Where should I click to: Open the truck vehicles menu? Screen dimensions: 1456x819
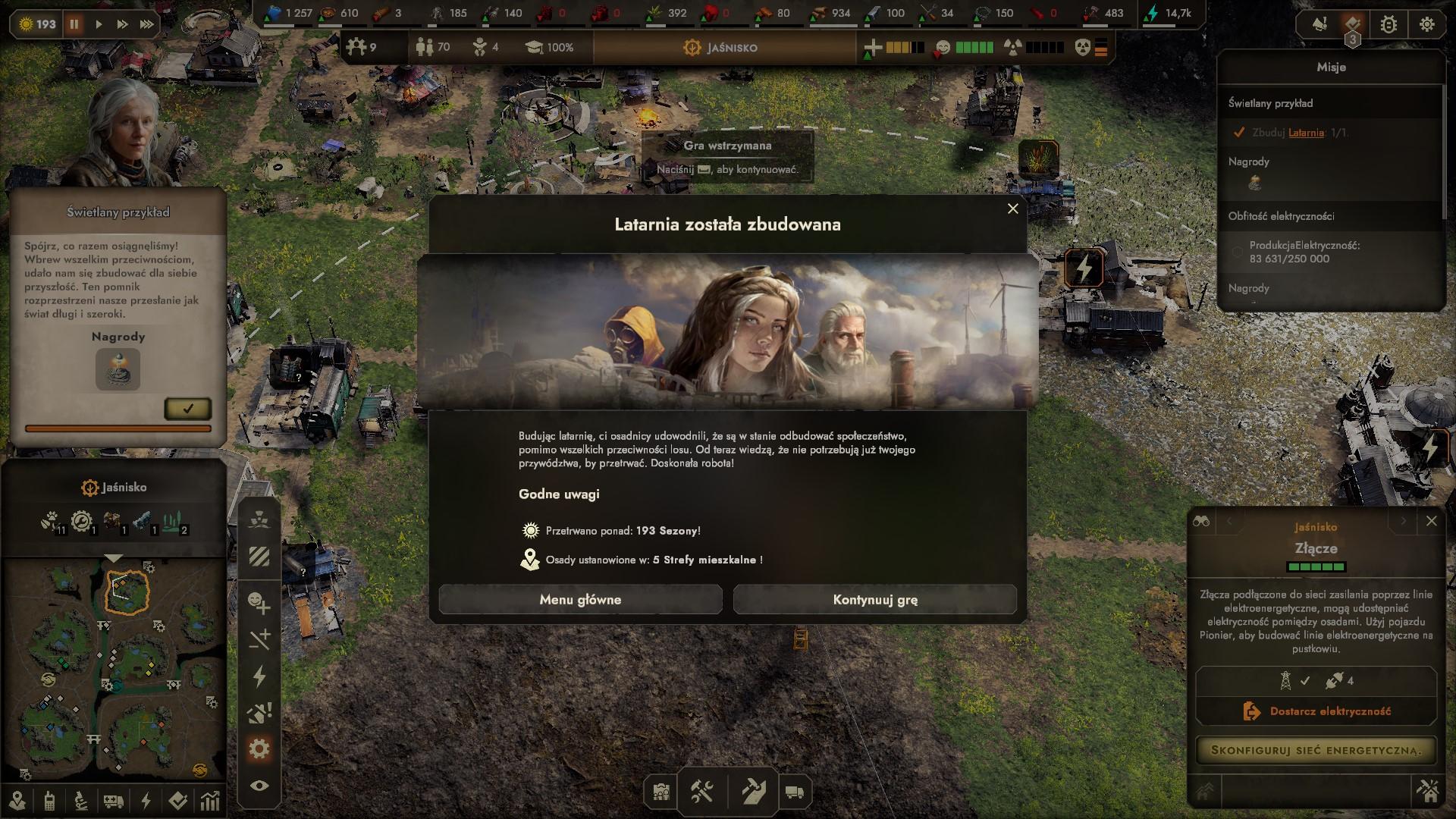(794, 792)
